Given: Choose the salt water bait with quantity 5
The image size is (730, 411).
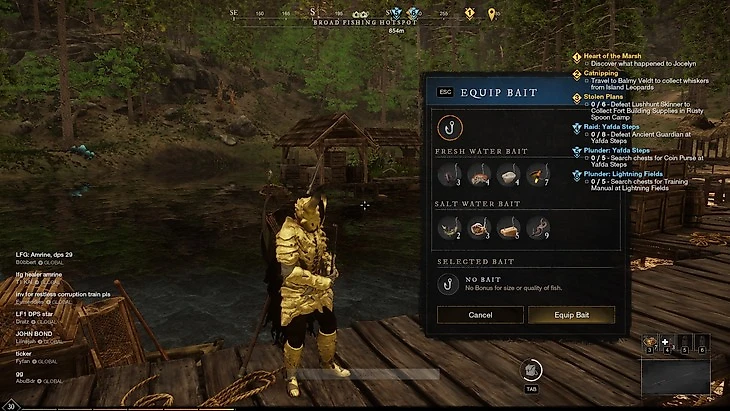Looking at the screenshot, I should click(508, 227).
